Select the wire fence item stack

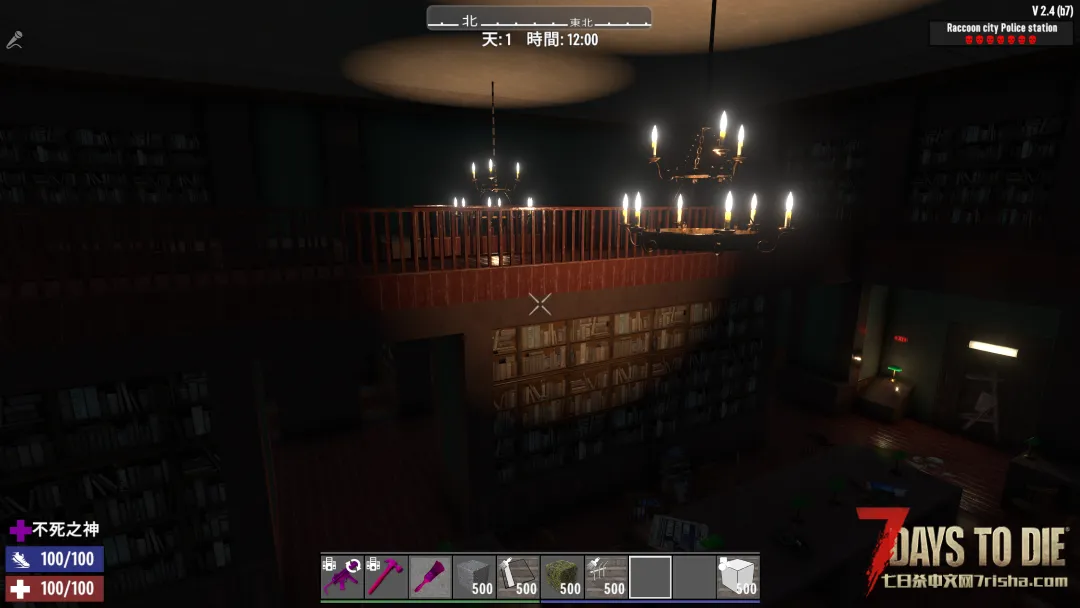pyautogui.click(x=606, y=577)
